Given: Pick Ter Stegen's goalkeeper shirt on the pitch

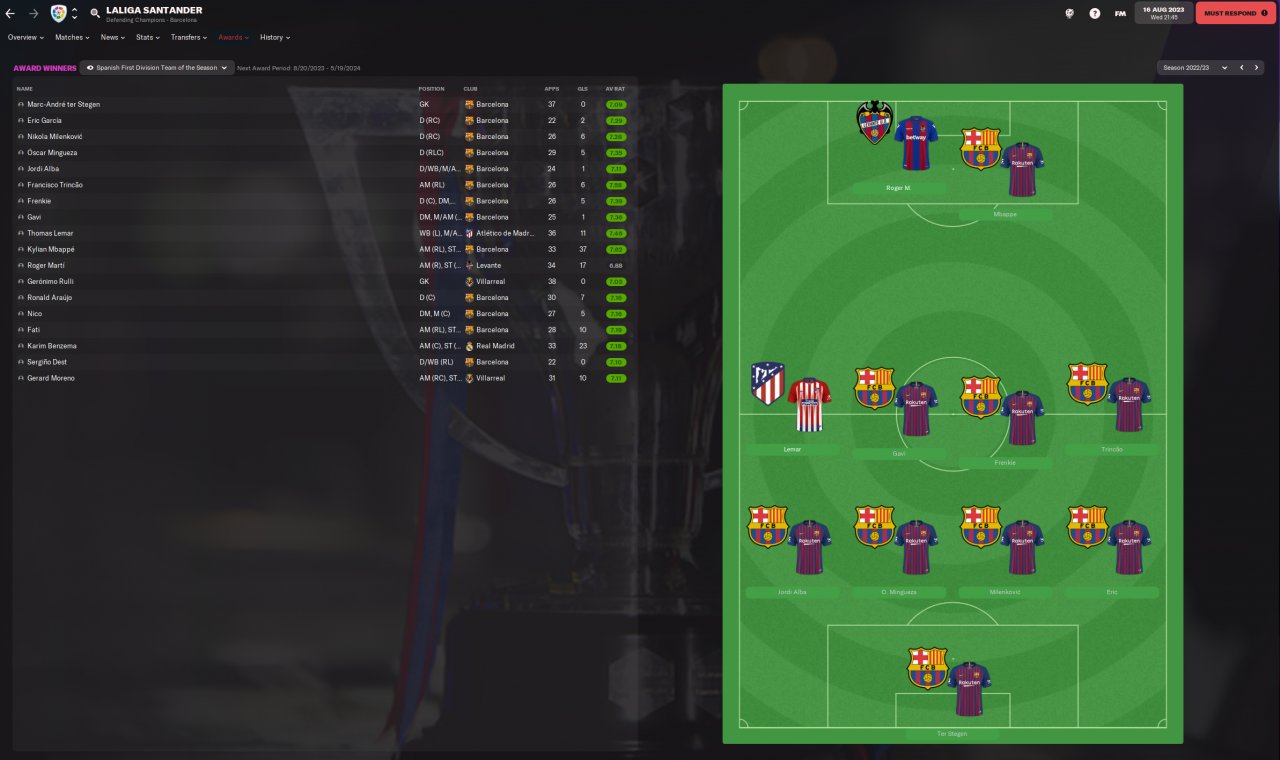Looking at the screenshot, I should point(967,690).
